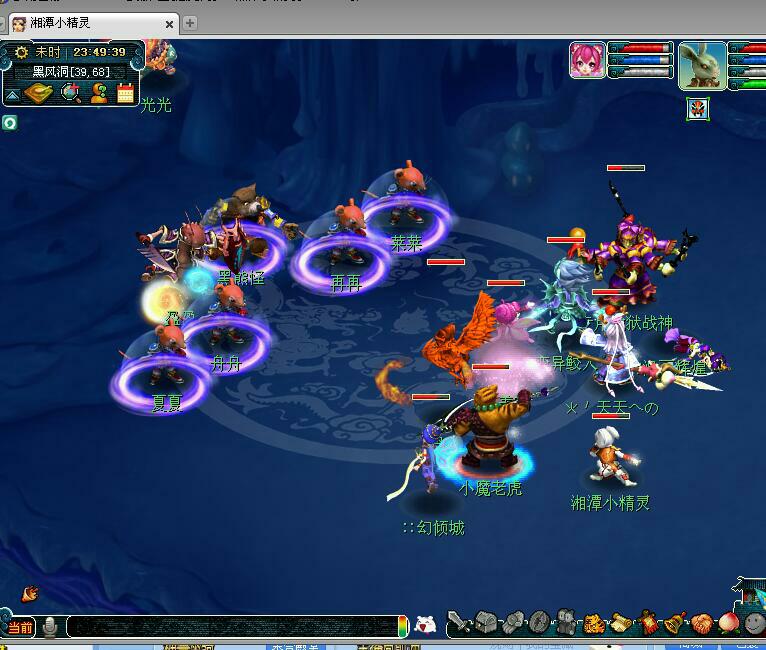
Task: Click the peach icon in bottom toolbar
Action: (x=728, y=624)
